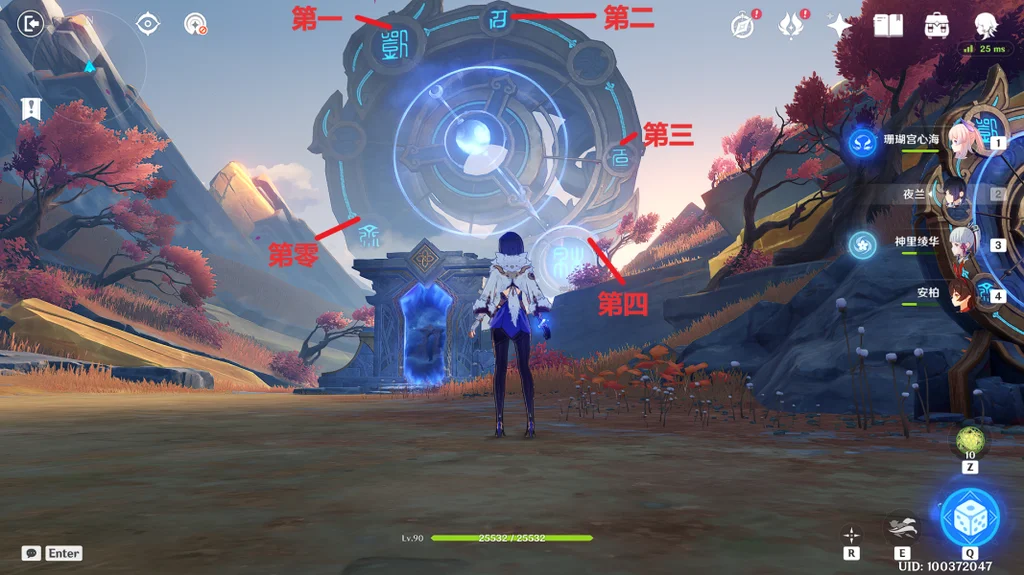
Task: Open the Wish four-pointed star icon
Action: tap(839, 26)
